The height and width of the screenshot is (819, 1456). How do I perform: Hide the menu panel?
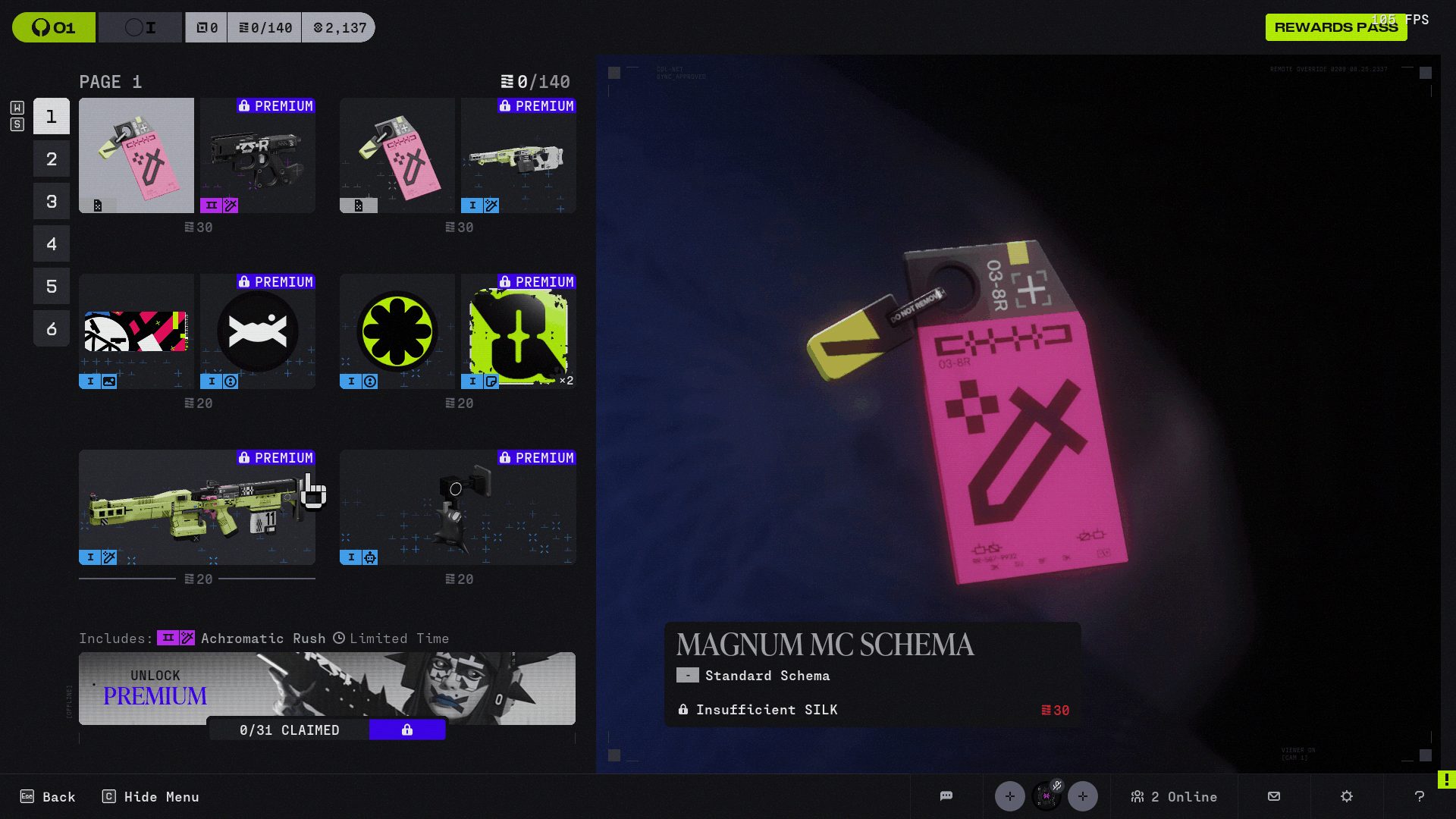pyautogui.click(x=151, y=796)
